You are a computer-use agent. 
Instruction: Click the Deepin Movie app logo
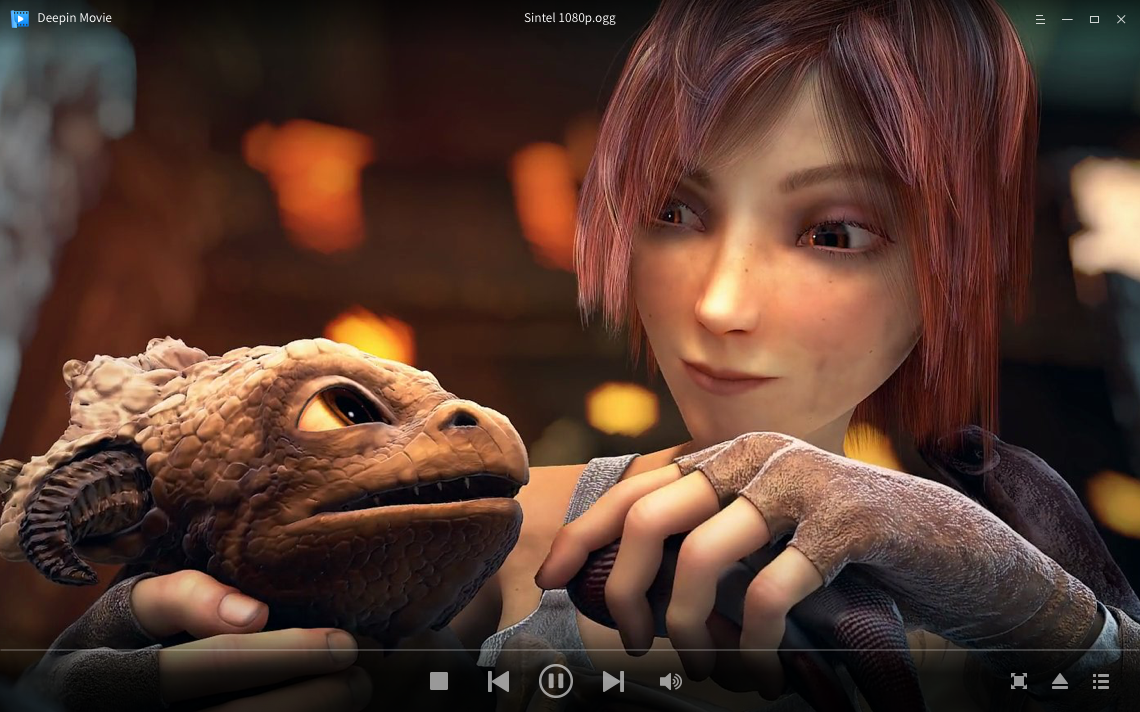[x=20, y=18]
